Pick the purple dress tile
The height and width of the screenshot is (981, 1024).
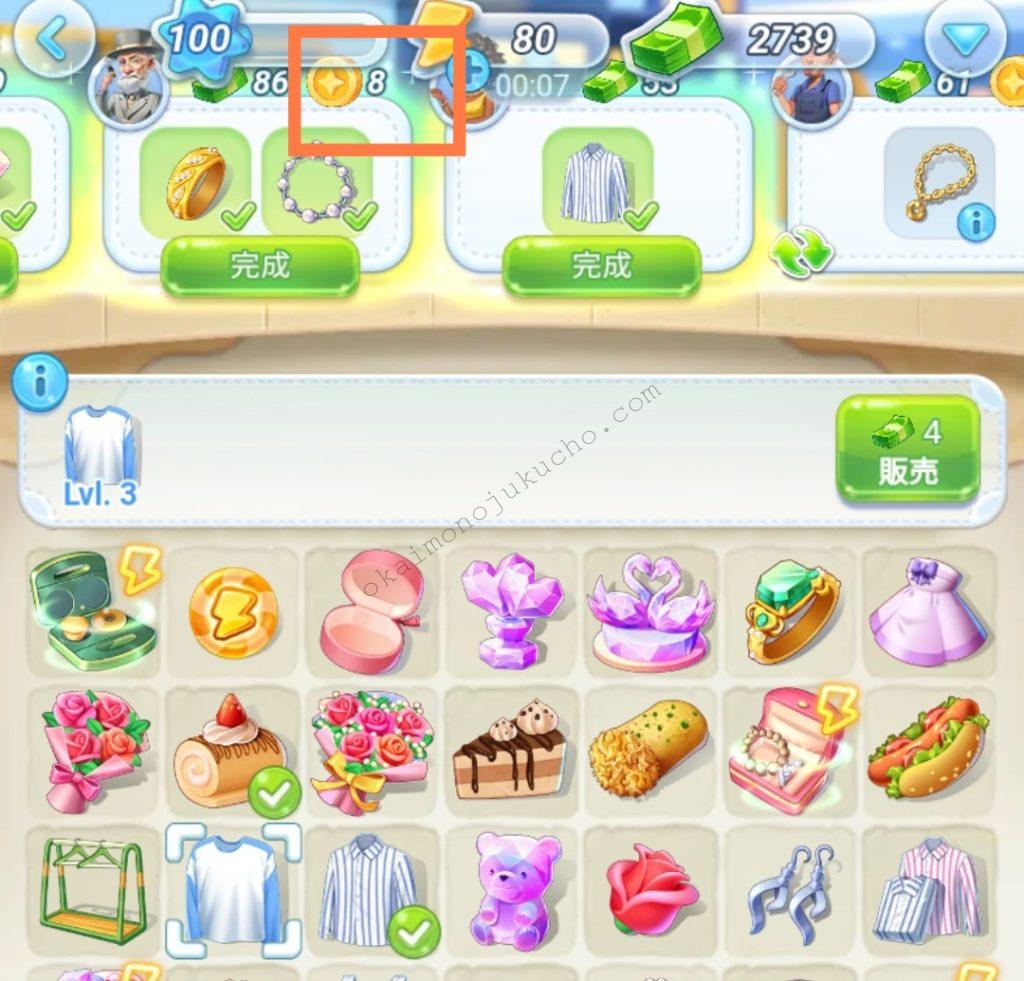[930, 612]
